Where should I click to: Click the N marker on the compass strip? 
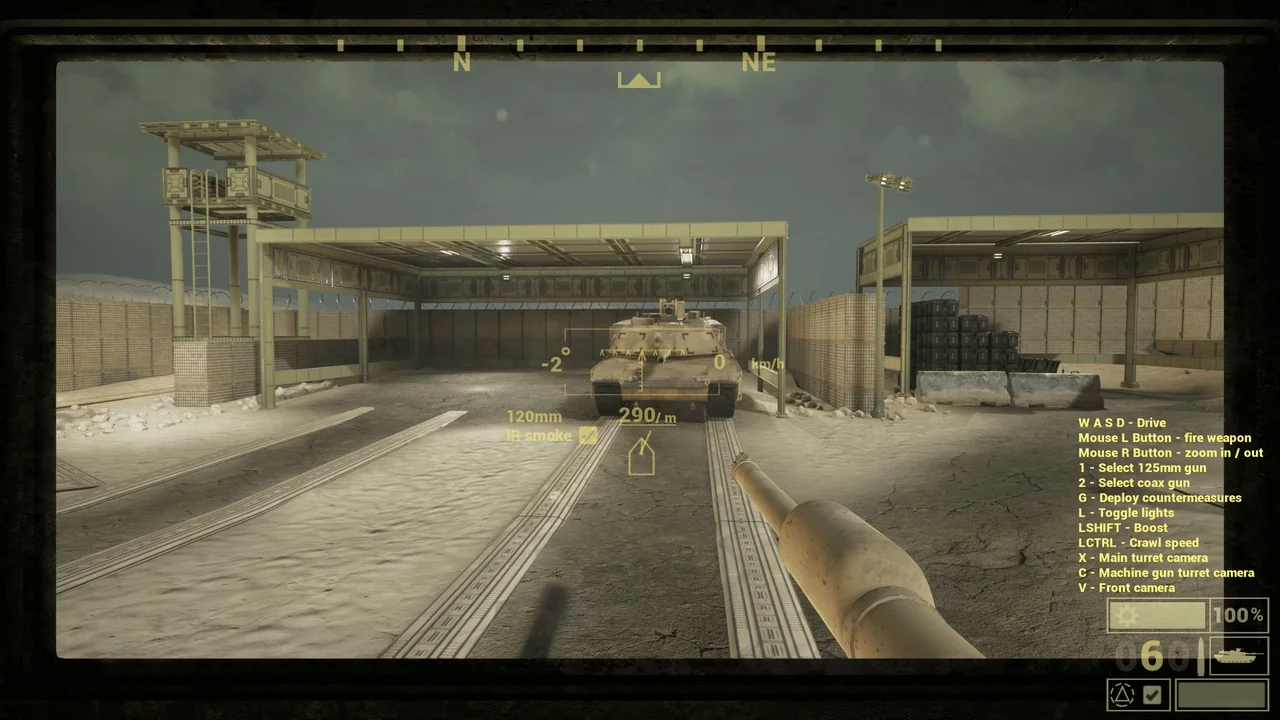click(461, 62)
